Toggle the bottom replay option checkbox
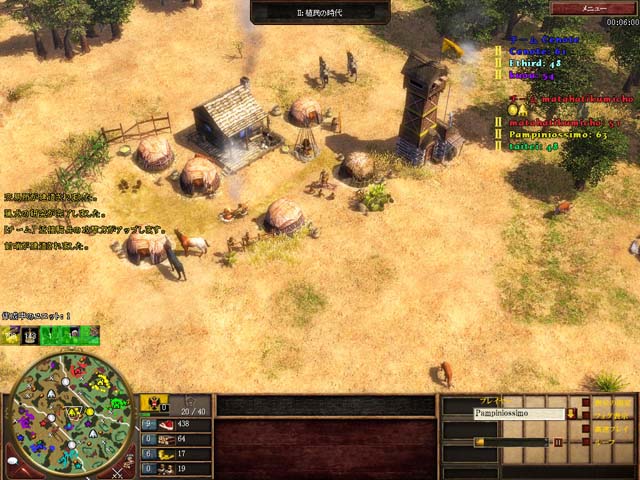640x480 pixels. (586, 441)
